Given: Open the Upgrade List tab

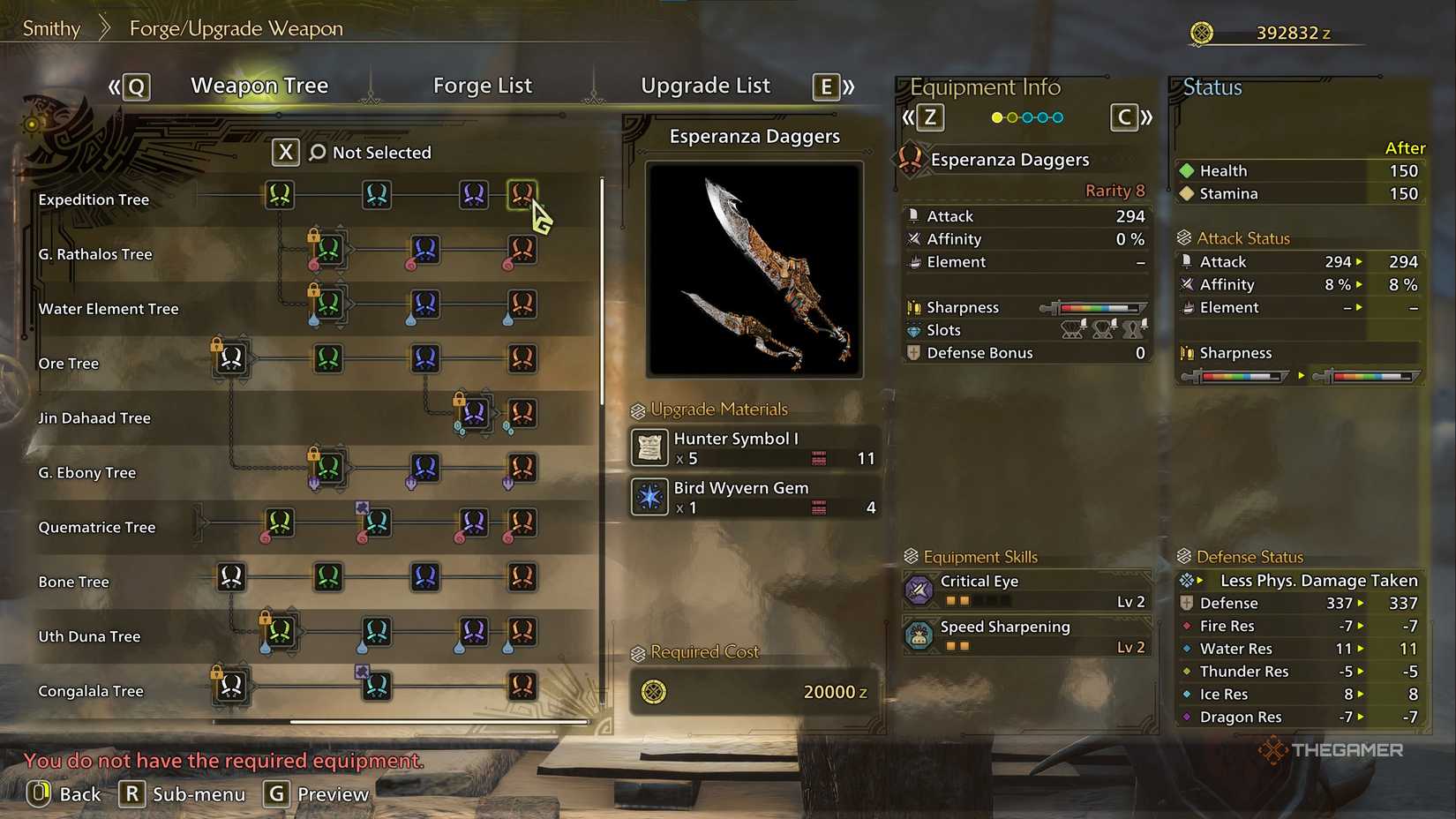Looking at the screenshot, I should pyautogui.click(x=705, y=85).
